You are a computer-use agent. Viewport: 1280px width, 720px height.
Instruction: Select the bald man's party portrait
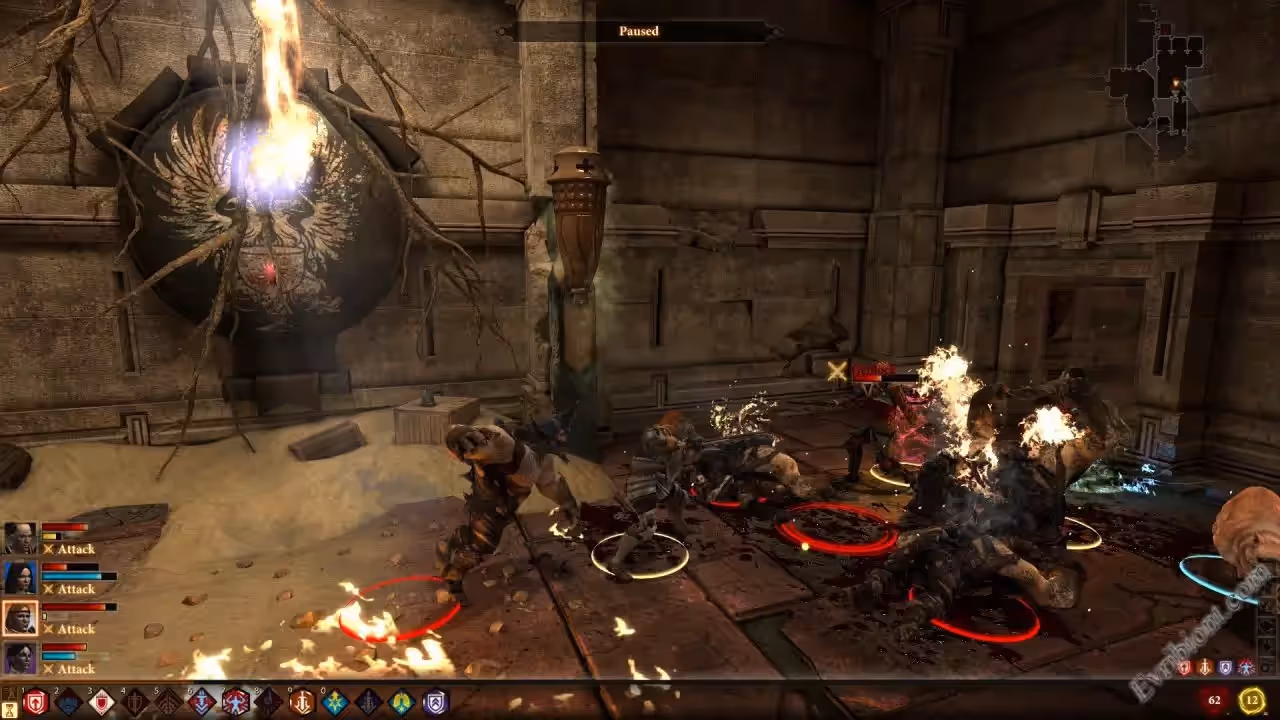pos(20,538)
